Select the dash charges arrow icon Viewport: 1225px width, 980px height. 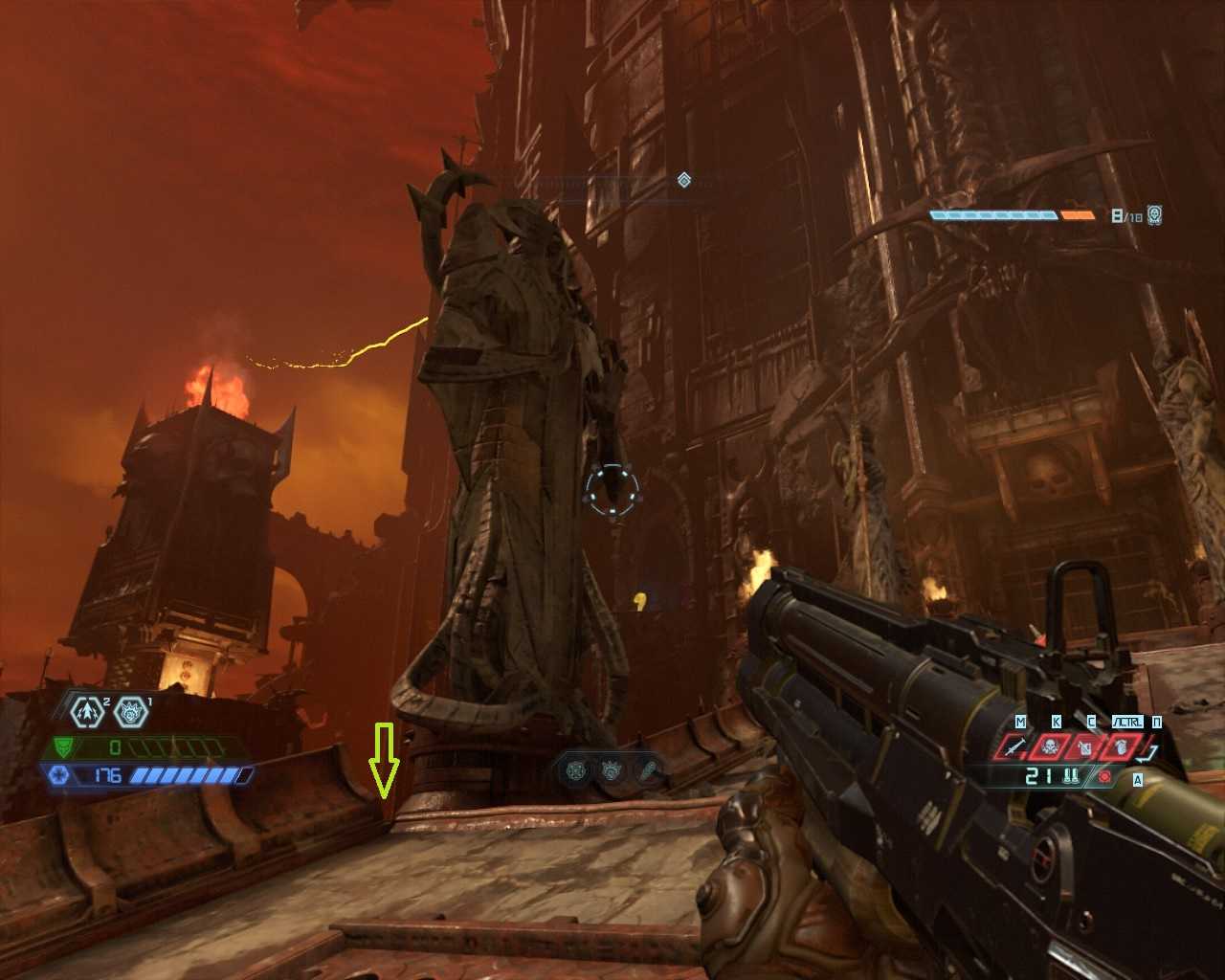(x=88, y=712)
